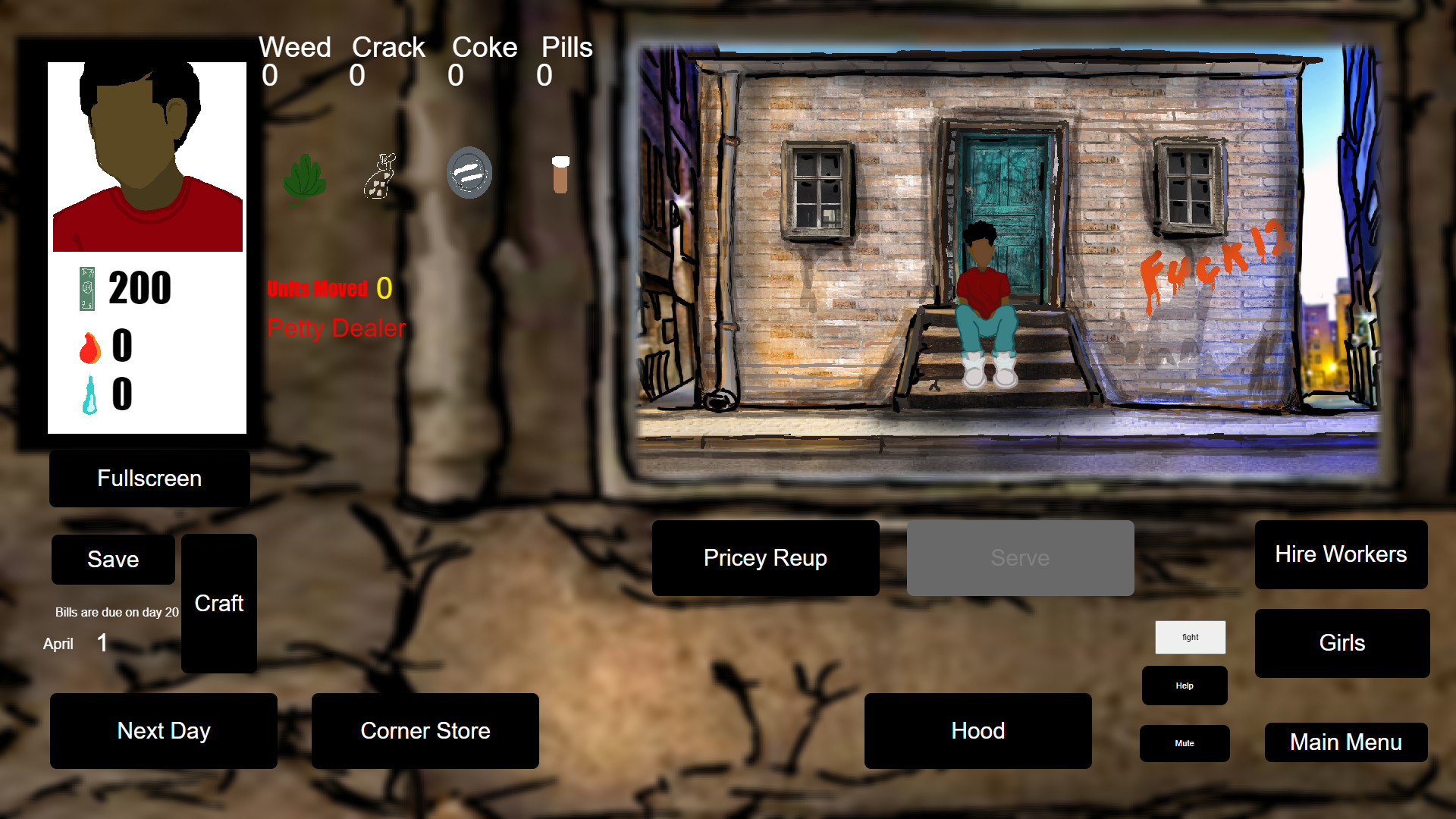This screenshot has width=1456, height=819.
Task: Visit the Corner Store
Action: (x=425, y=731)
